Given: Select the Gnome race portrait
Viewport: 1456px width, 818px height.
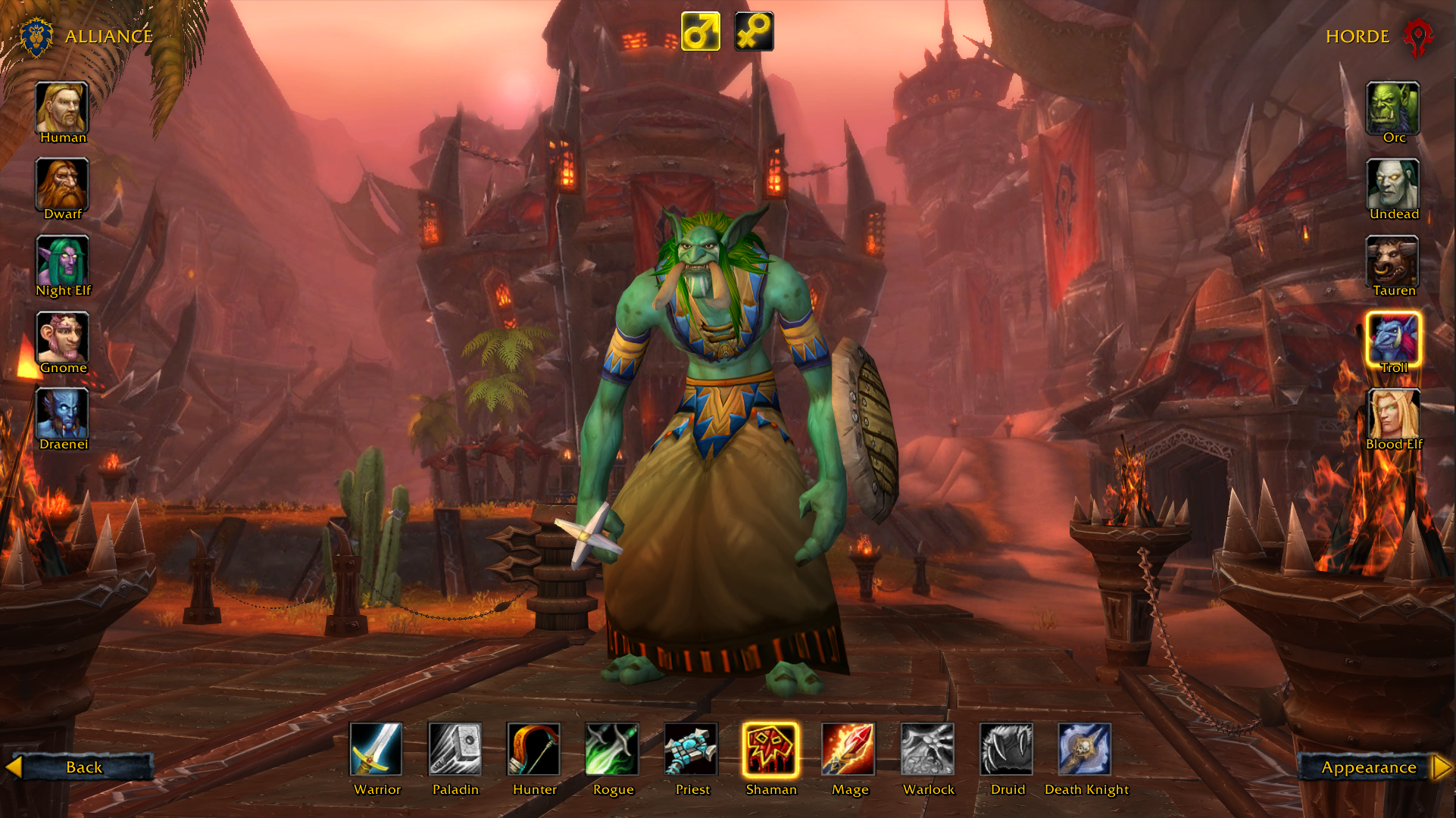Looking at the screenshot, I should coord(62,337).
